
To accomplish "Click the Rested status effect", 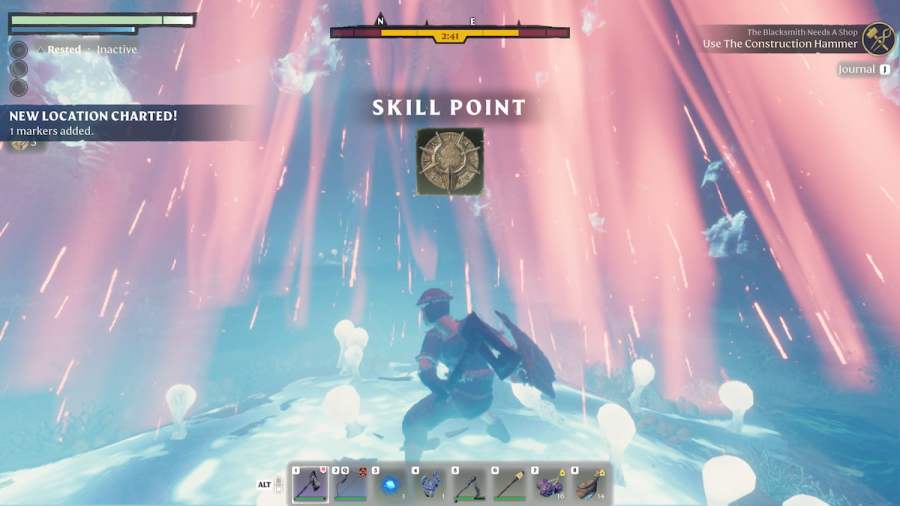I will click(63, 50).
